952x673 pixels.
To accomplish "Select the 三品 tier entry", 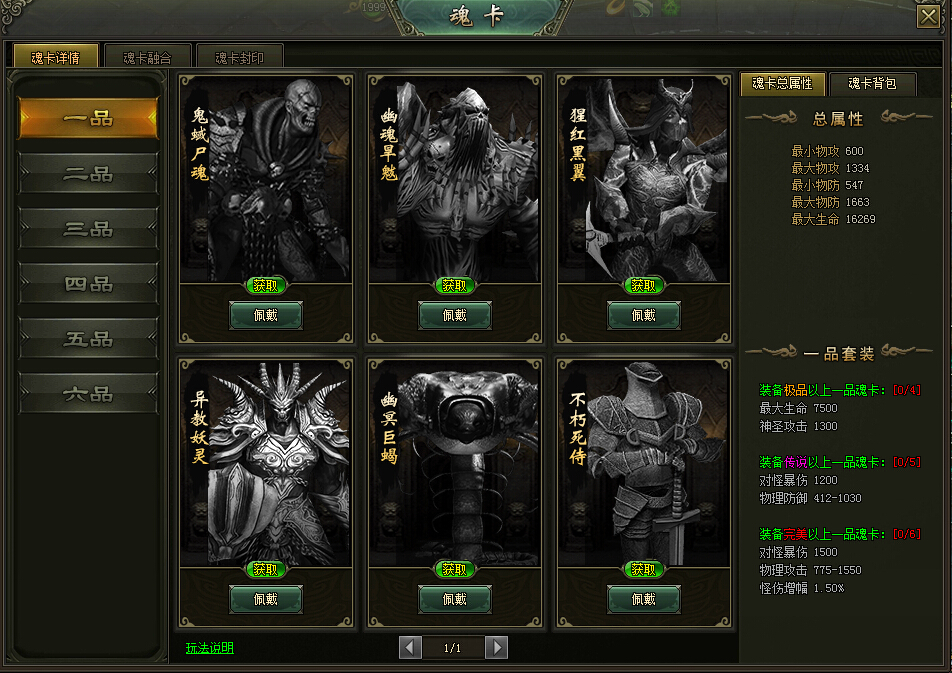I will (88, 229).
